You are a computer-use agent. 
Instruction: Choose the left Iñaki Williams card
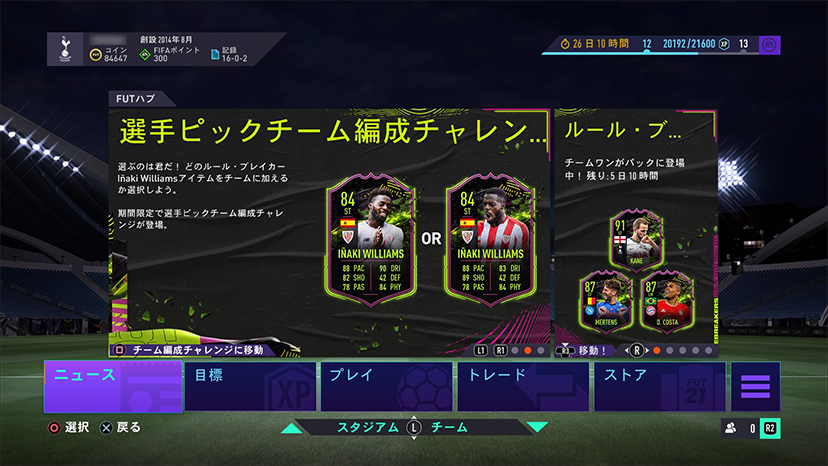click(370, 241)
